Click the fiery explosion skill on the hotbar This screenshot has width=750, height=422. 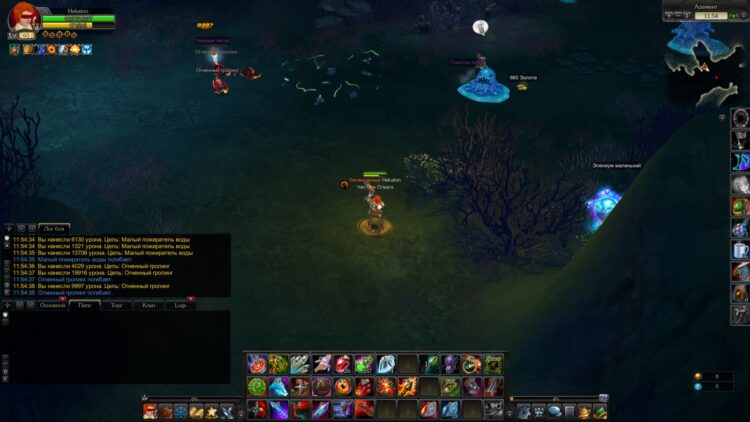(386, 386)
